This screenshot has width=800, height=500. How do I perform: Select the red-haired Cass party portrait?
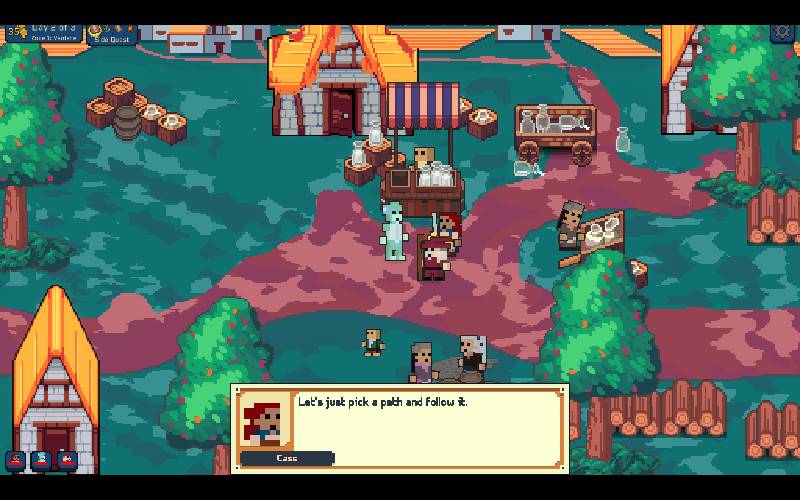point(16,460)
